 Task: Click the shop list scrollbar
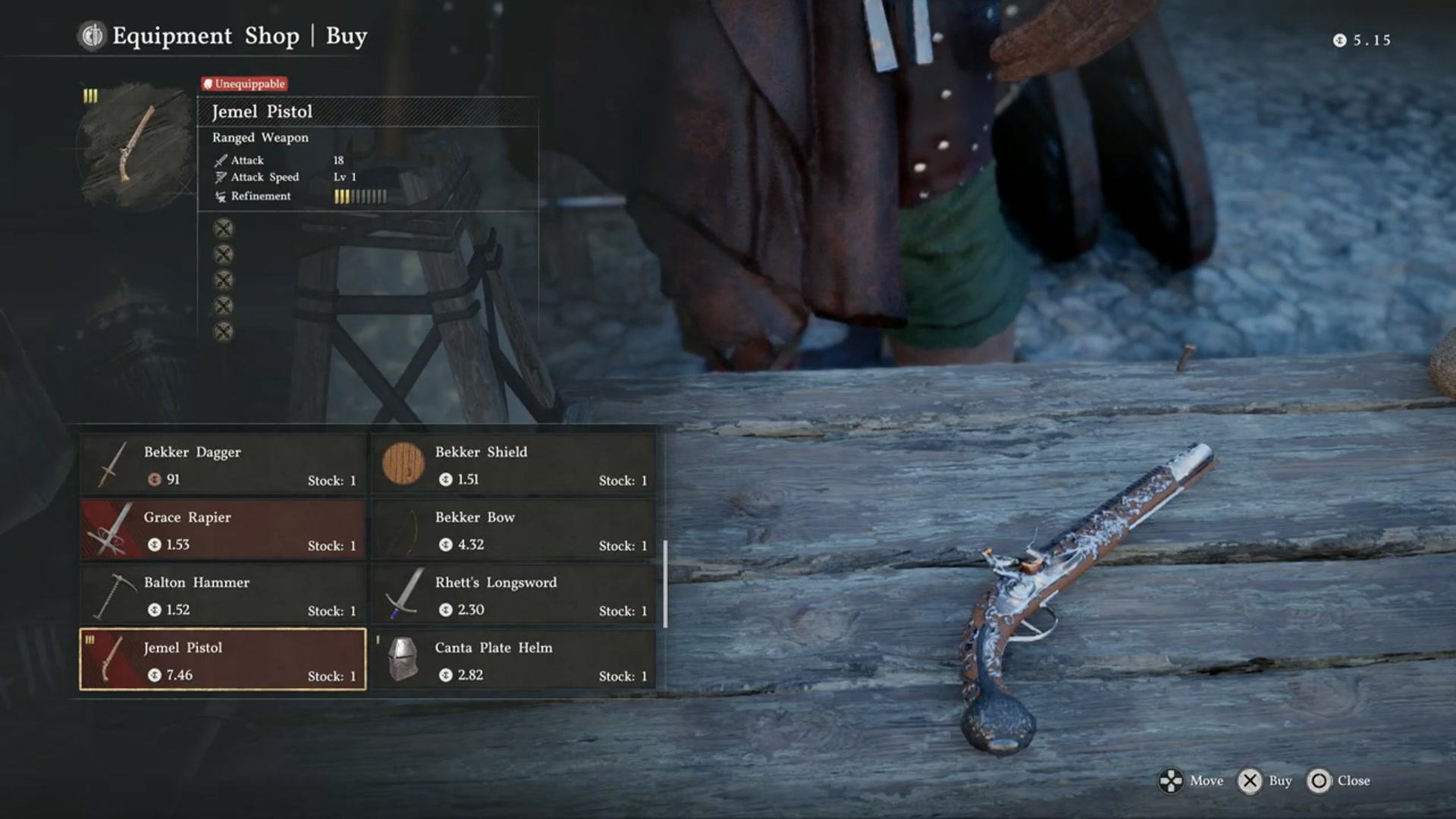pyautogui.click(x=665, y=584)
